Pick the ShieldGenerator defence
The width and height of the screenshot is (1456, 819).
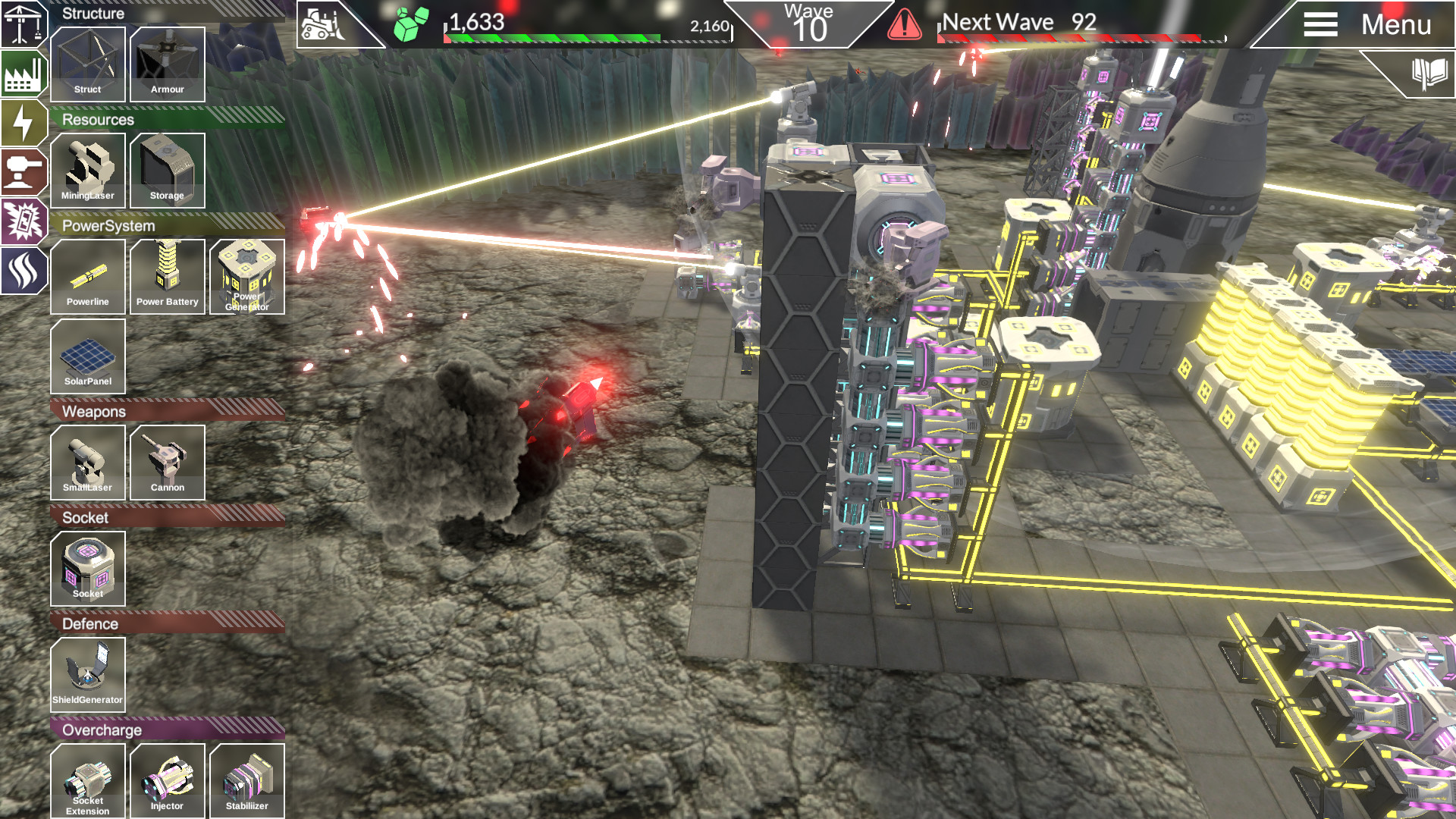click(88, 675)
